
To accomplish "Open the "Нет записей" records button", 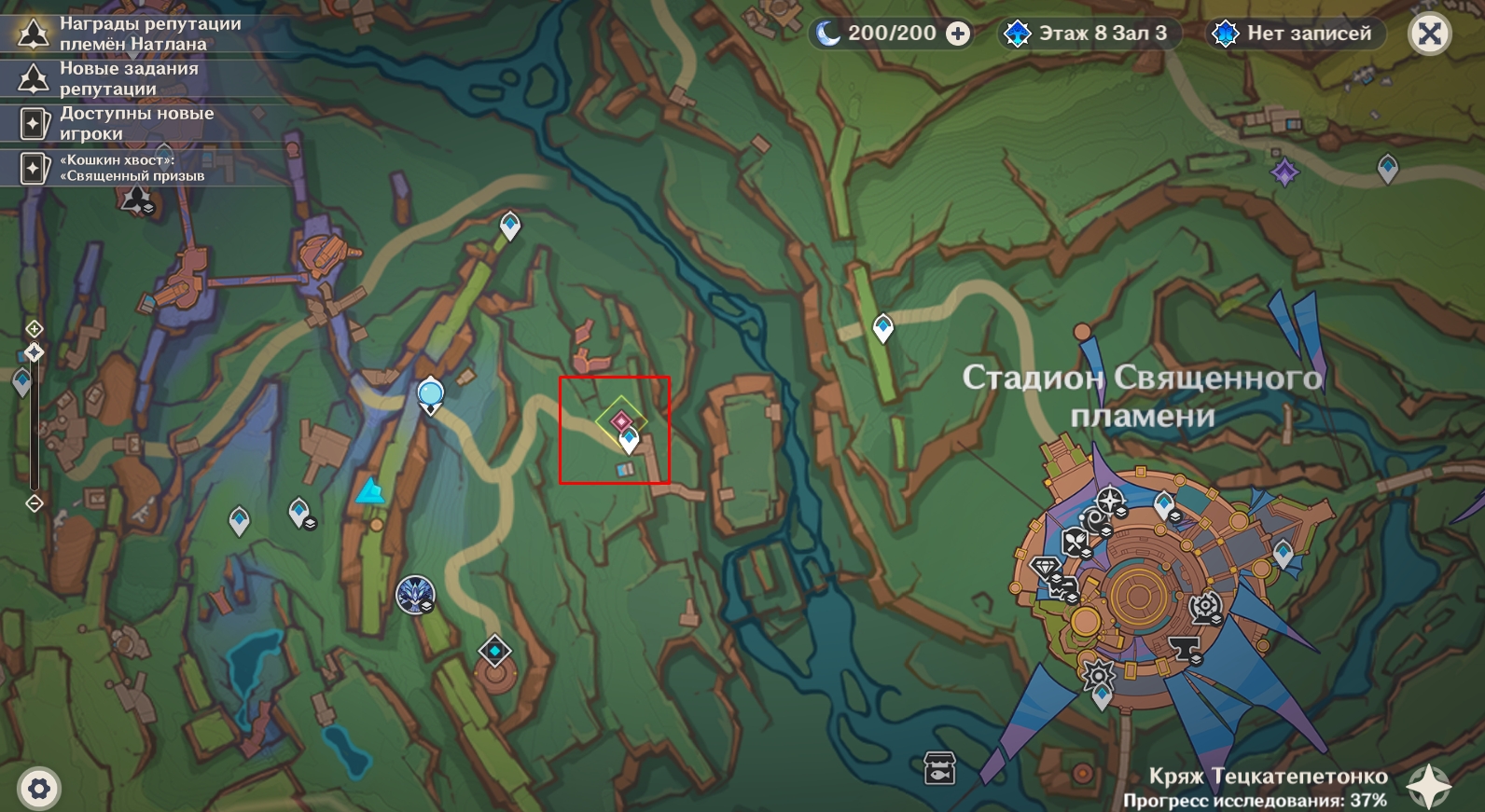I will pos(1295,34).
